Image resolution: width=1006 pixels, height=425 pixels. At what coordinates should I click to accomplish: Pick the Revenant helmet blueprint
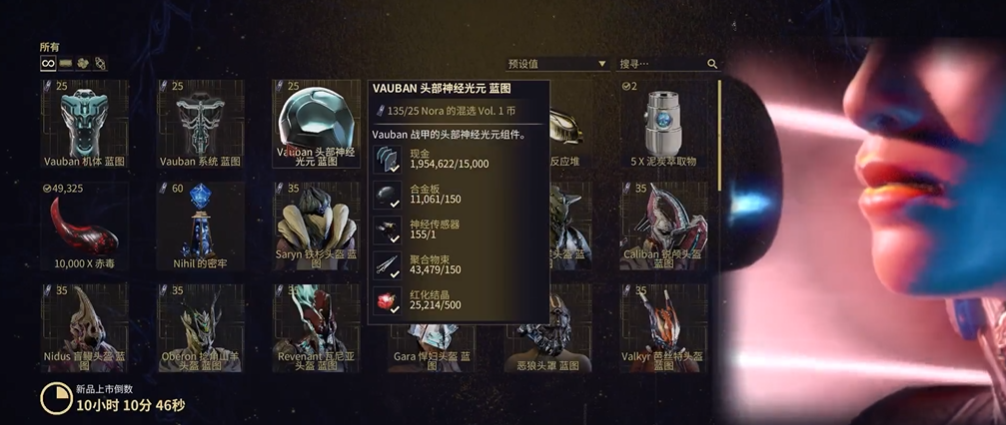click(315, 326)
